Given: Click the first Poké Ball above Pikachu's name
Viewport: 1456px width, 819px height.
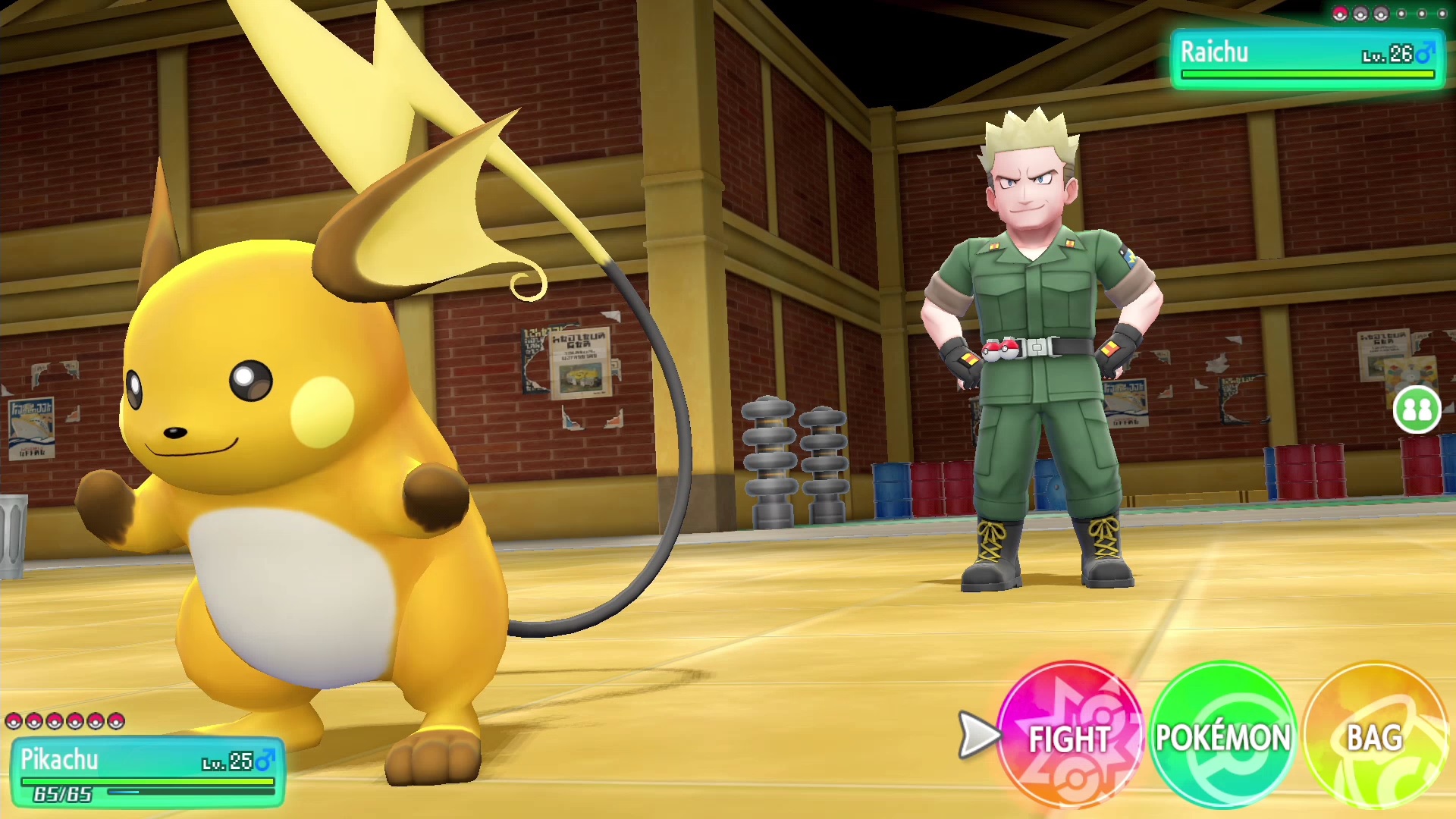Looking at the screenshot, I should [x=13, y=721].
